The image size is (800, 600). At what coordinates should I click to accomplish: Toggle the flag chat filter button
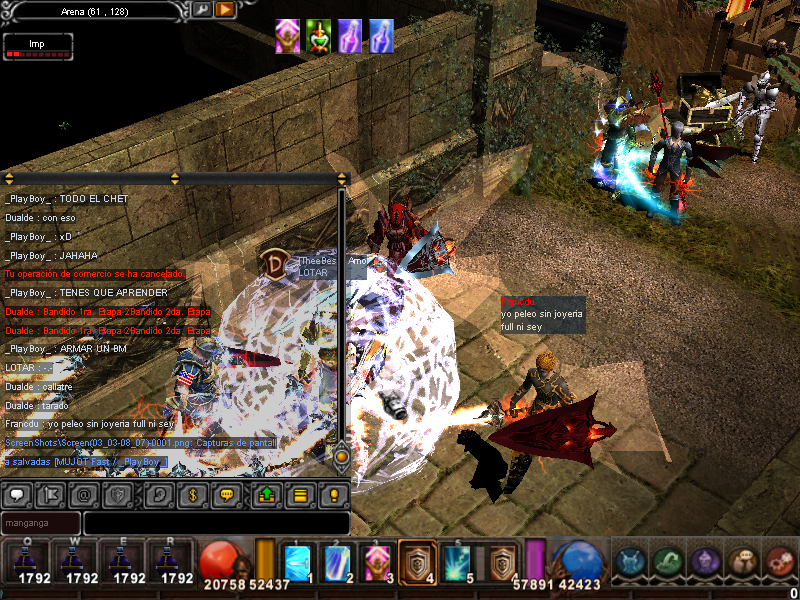(50, 494)
